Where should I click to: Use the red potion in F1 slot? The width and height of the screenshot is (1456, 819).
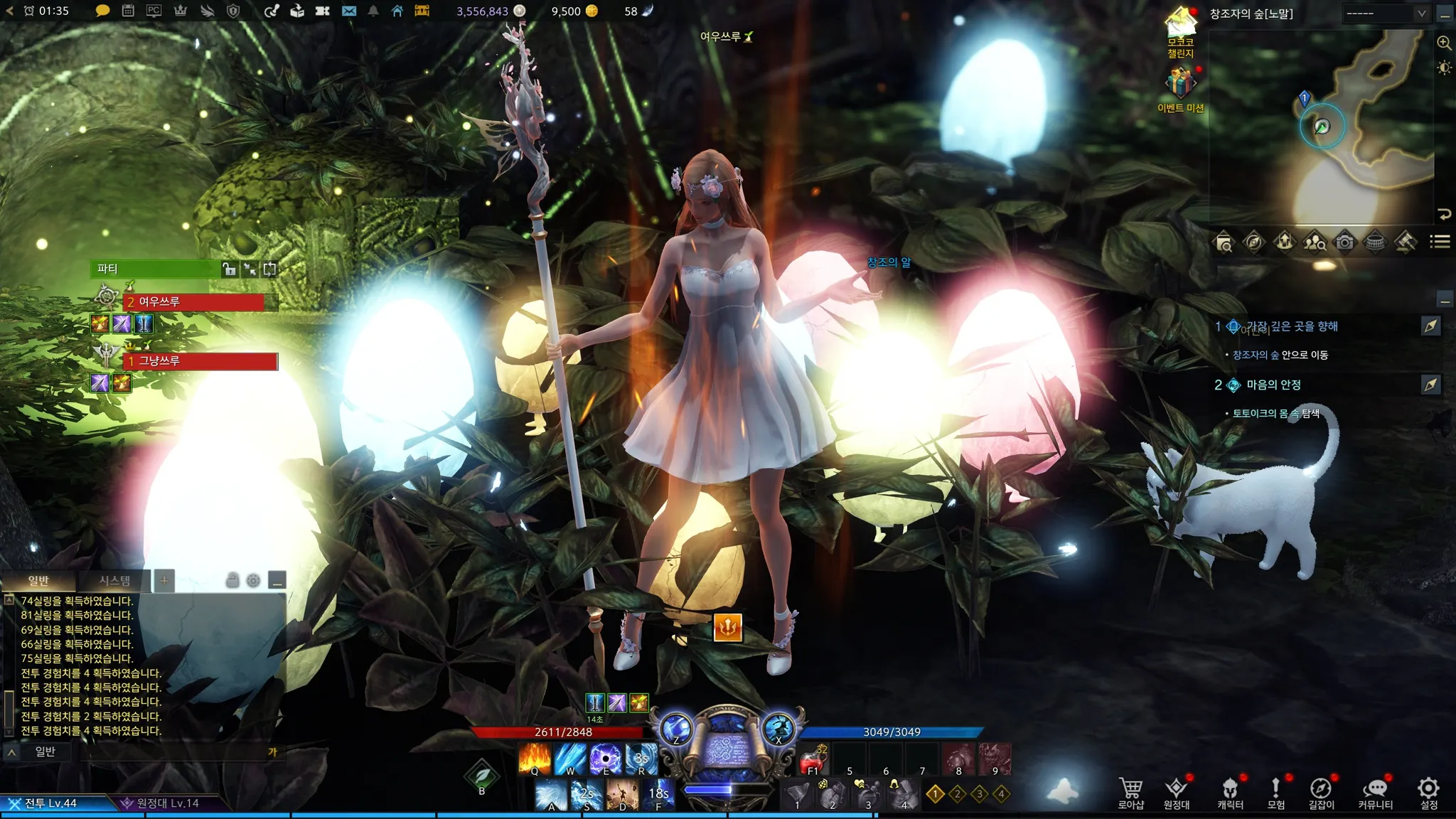click(812, 760)
